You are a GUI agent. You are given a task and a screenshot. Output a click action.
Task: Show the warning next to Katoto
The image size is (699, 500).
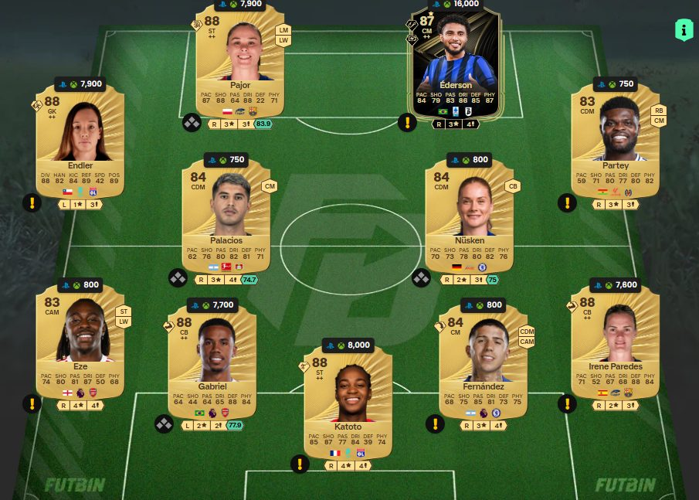point(300,463)
